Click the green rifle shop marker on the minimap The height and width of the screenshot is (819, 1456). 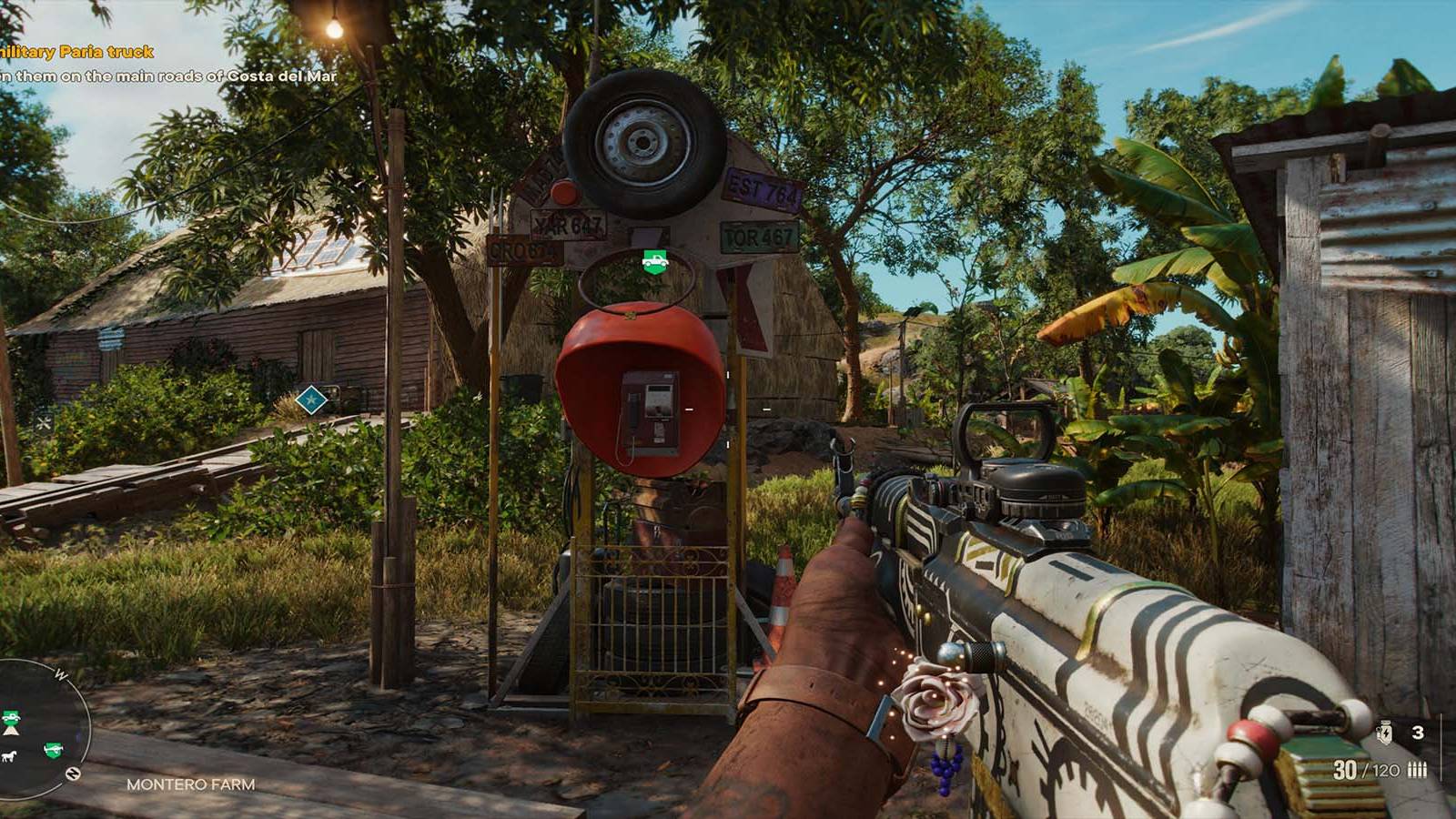[54, 749]
